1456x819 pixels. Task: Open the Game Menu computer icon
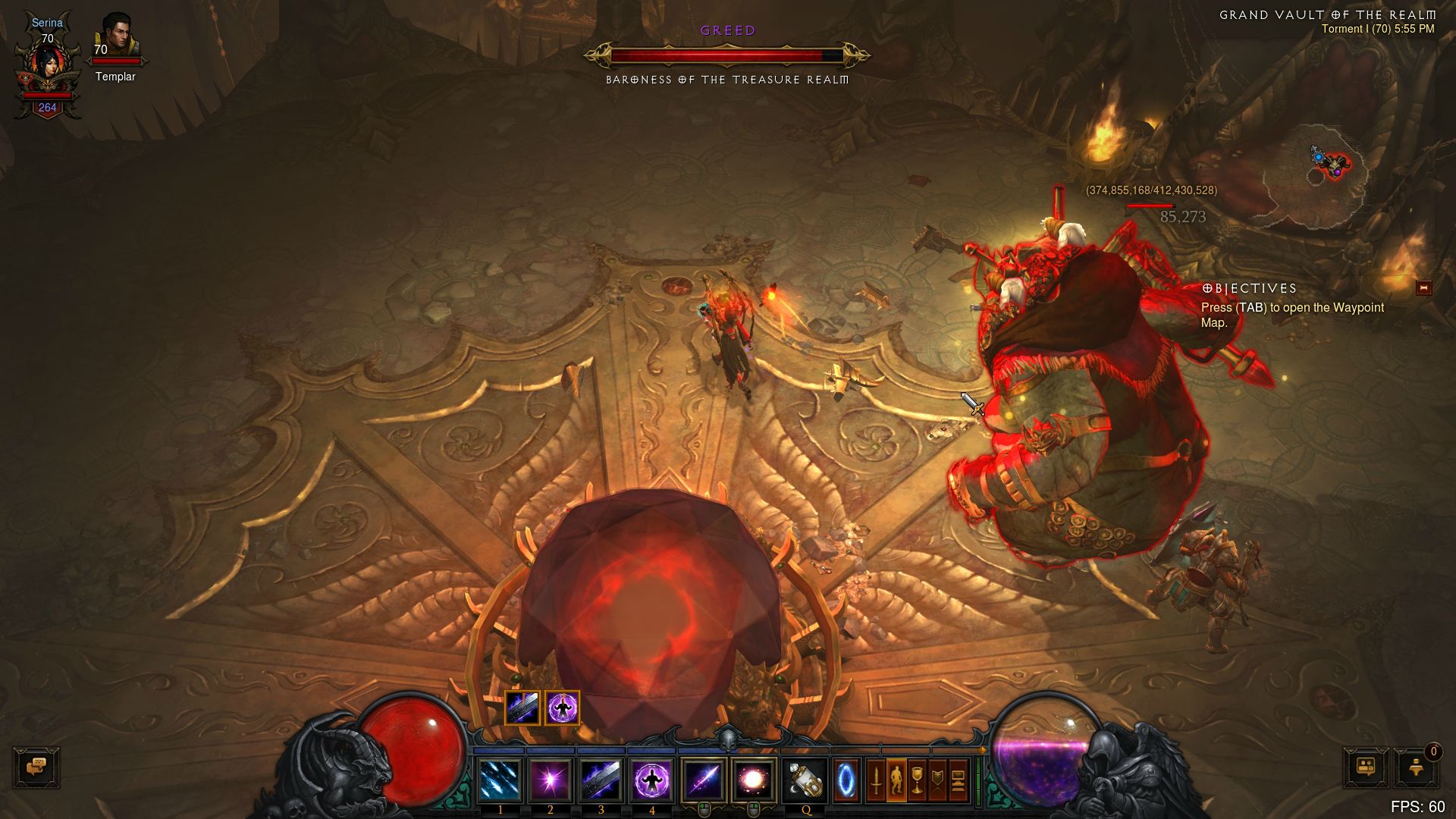point(958,780)
